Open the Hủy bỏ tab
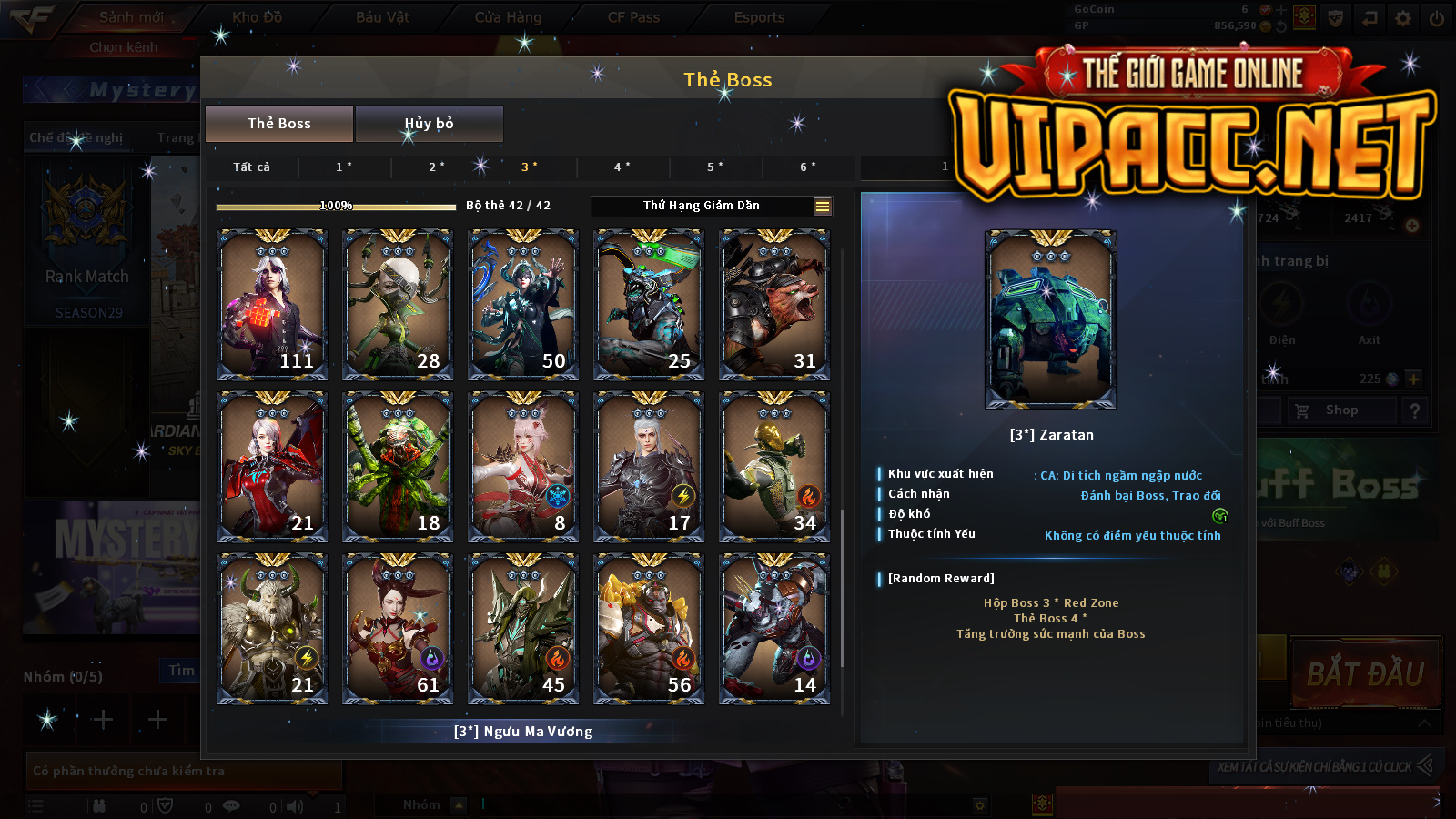 [429, 124]
